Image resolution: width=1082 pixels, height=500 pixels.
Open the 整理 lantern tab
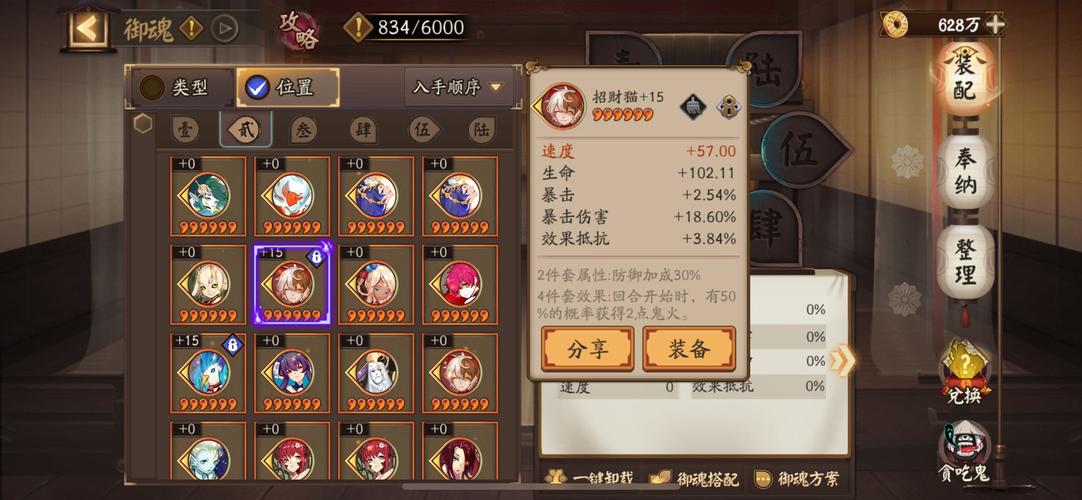coord(966,260)
